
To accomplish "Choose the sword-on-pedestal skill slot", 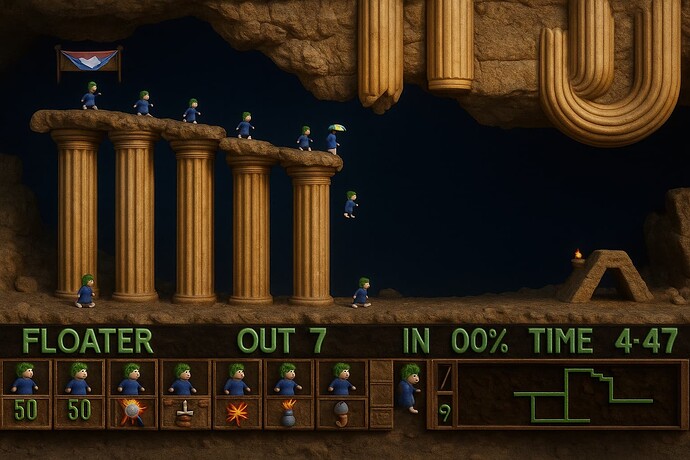I will coord(184,411).
